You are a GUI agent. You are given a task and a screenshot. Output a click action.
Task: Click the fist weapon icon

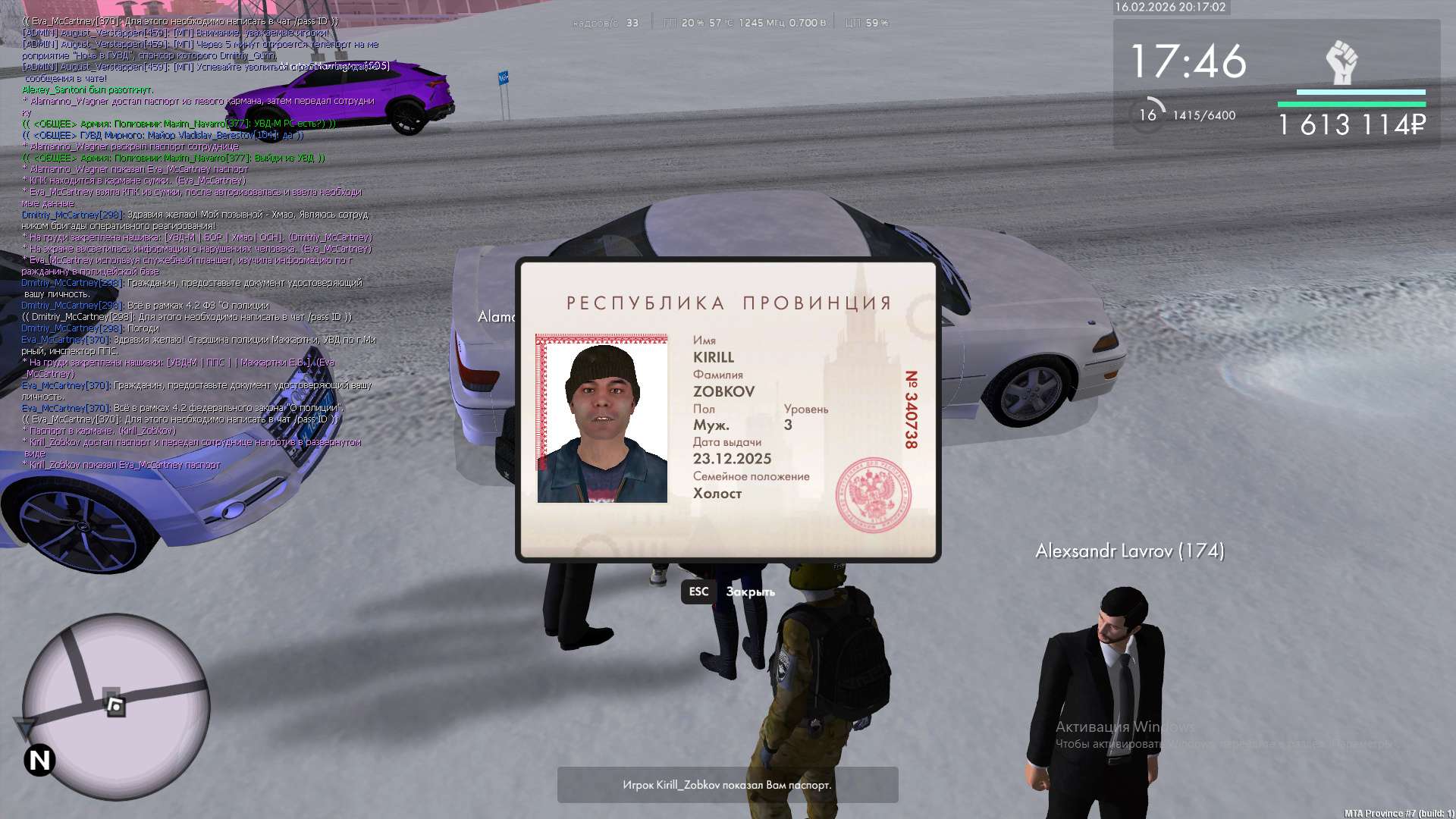pos(1341,62)
